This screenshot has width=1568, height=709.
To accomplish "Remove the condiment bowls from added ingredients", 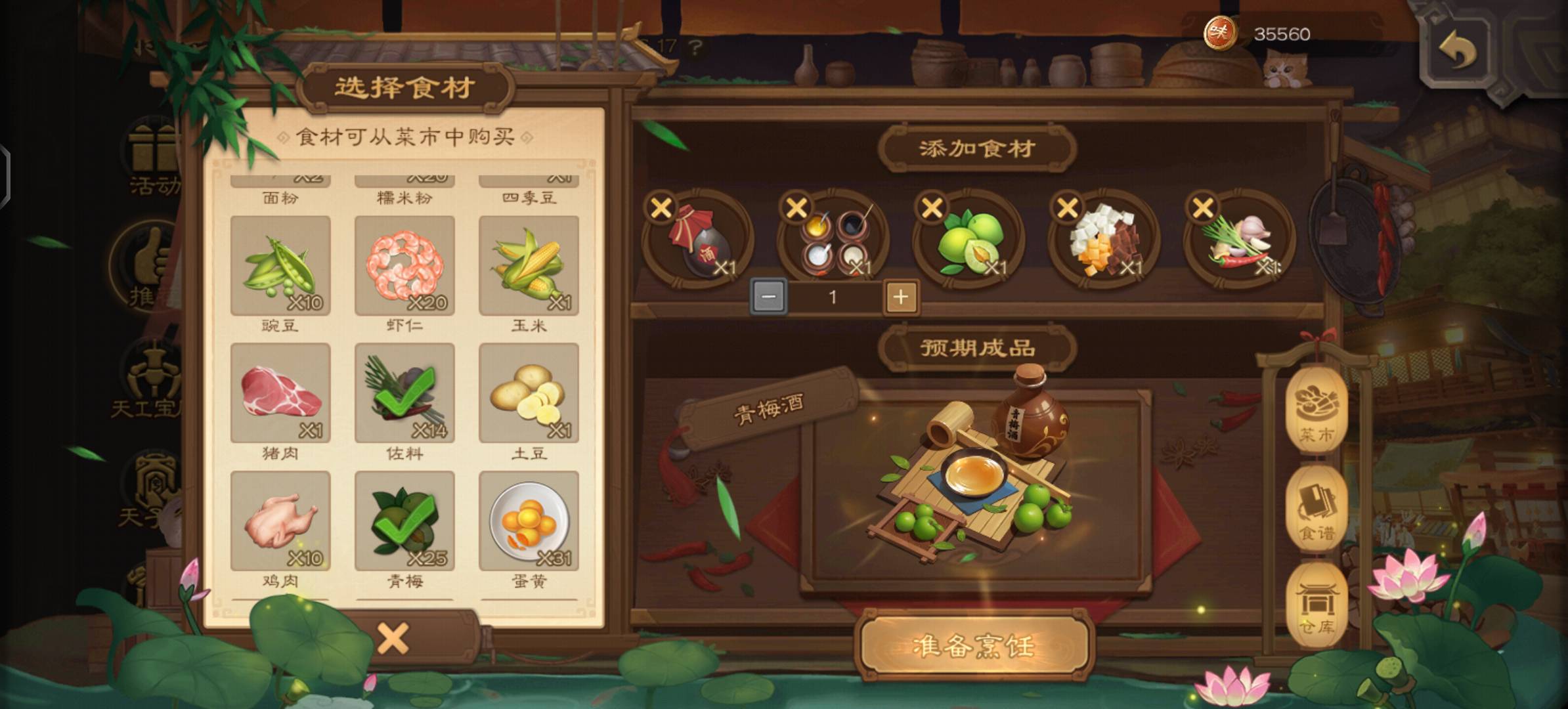I will (796, 208).
